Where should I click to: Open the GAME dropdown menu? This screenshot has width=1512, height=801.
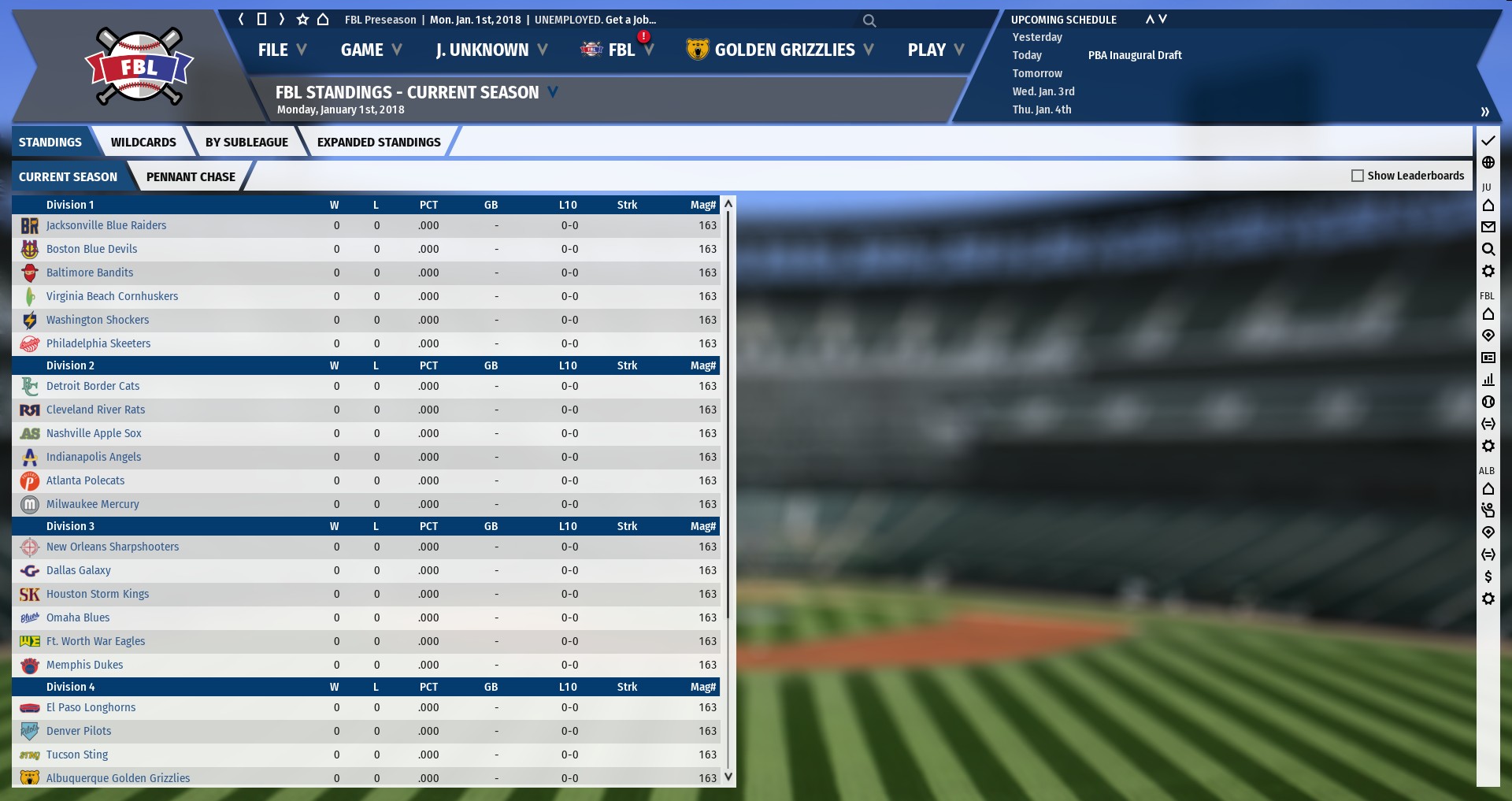(x=371, y=50)
